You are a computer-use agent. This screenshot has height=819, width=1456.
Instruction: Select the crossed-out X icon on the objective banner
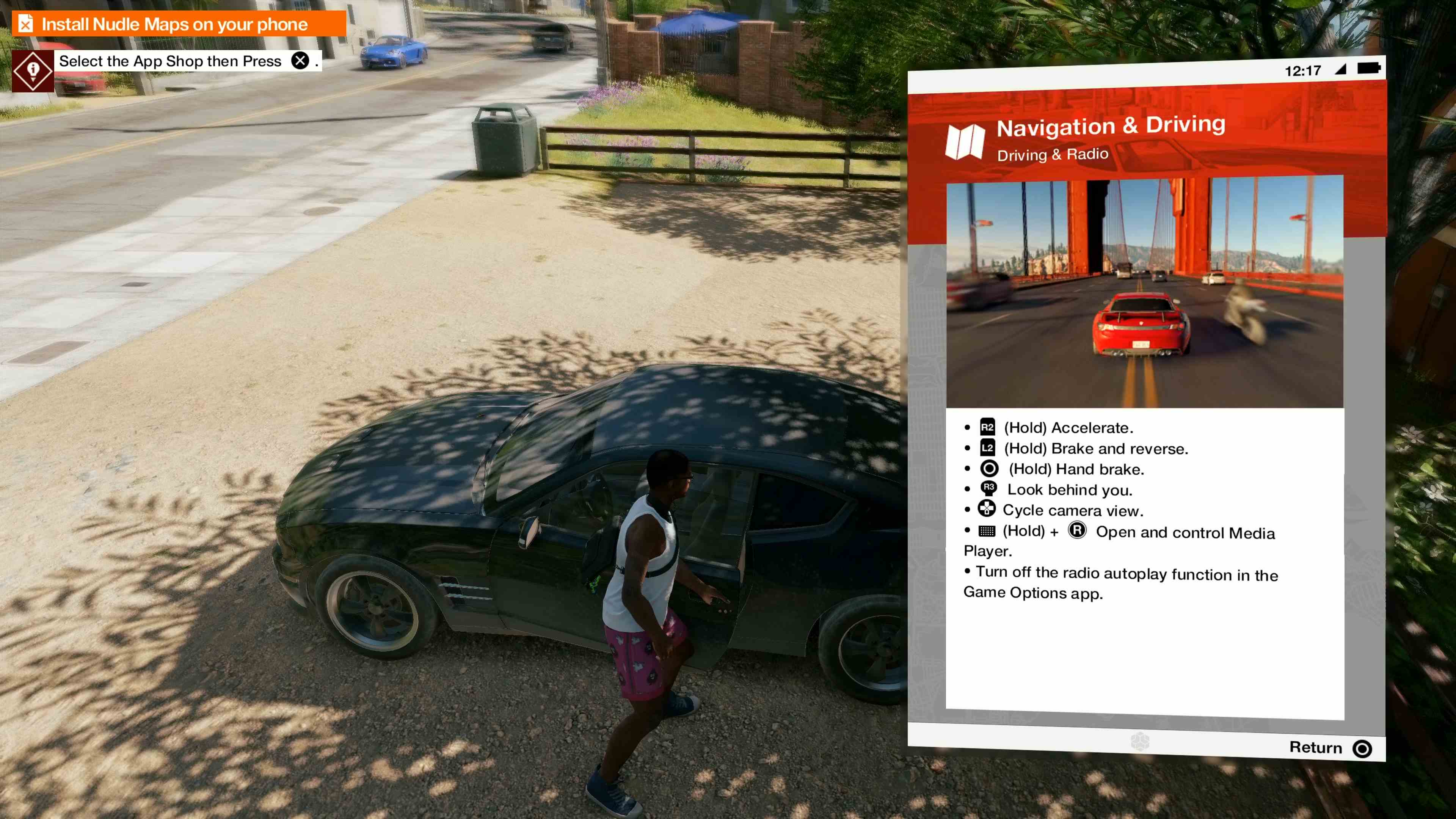(x=25, y=24)
